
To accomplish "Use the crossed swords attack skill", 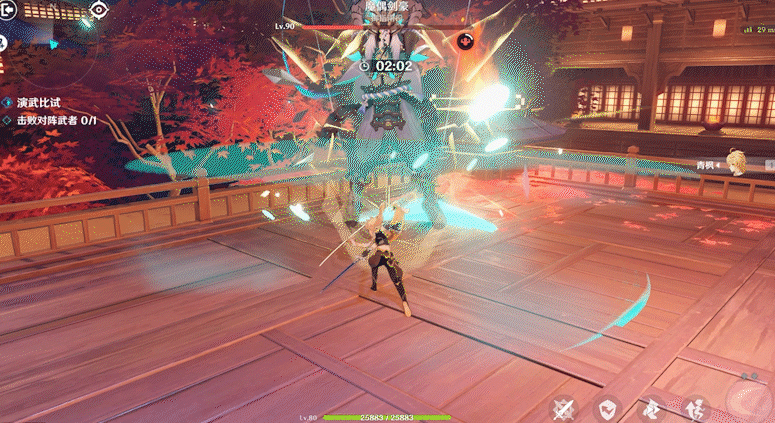I will point(565,408).
